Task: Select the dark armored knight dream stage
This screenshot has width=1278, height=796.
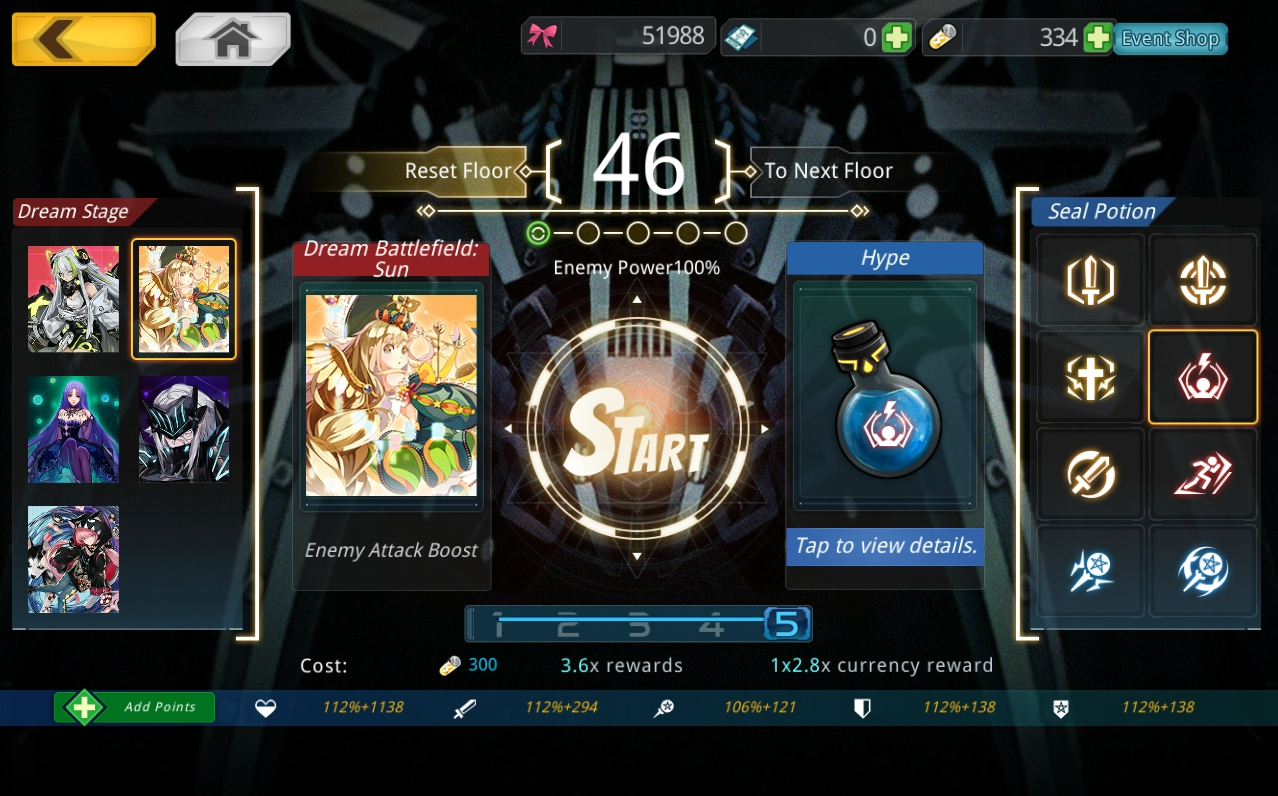Action: 184,429
